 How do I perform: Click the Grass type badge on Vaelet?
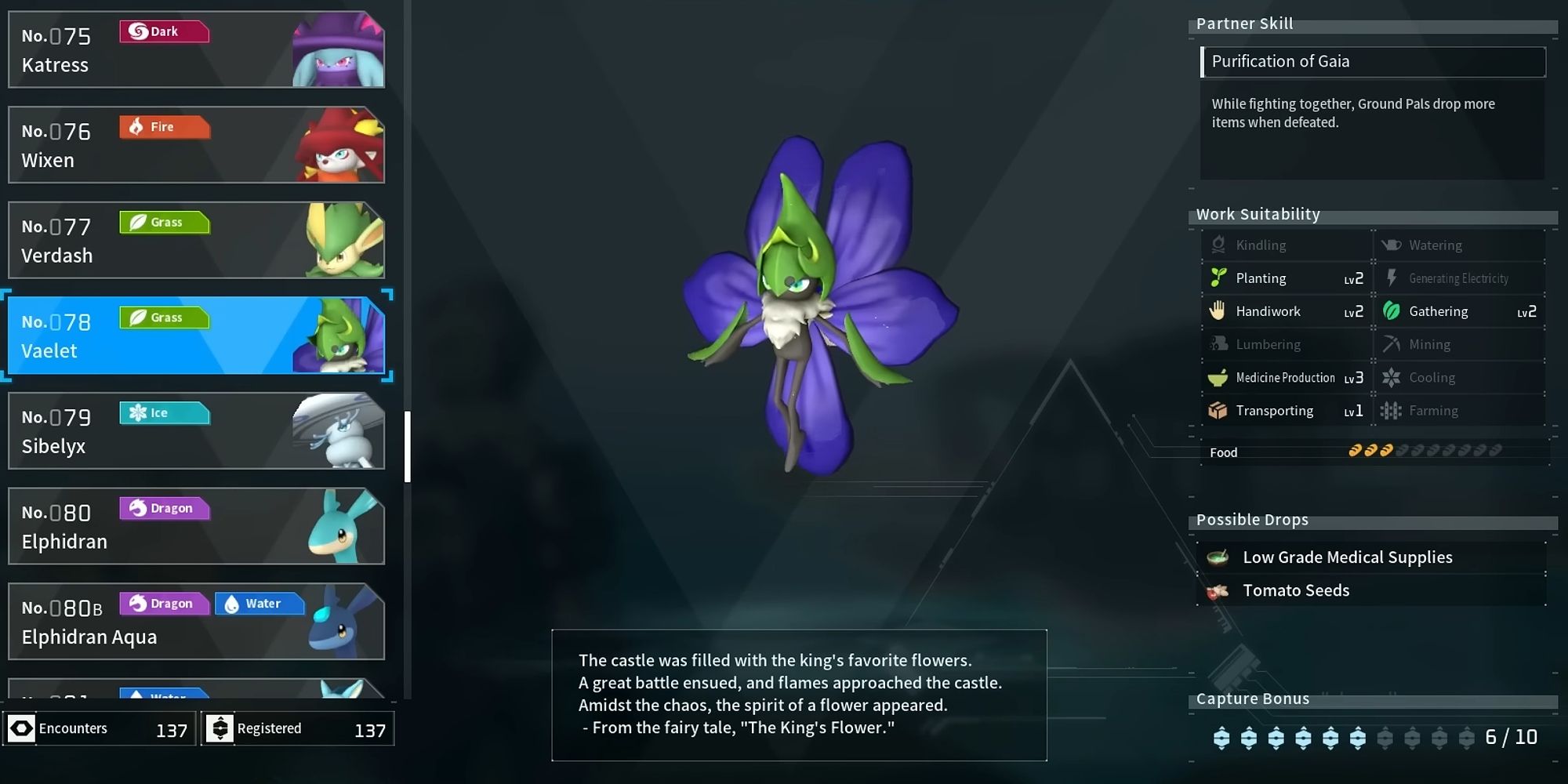tap(164, 318)
